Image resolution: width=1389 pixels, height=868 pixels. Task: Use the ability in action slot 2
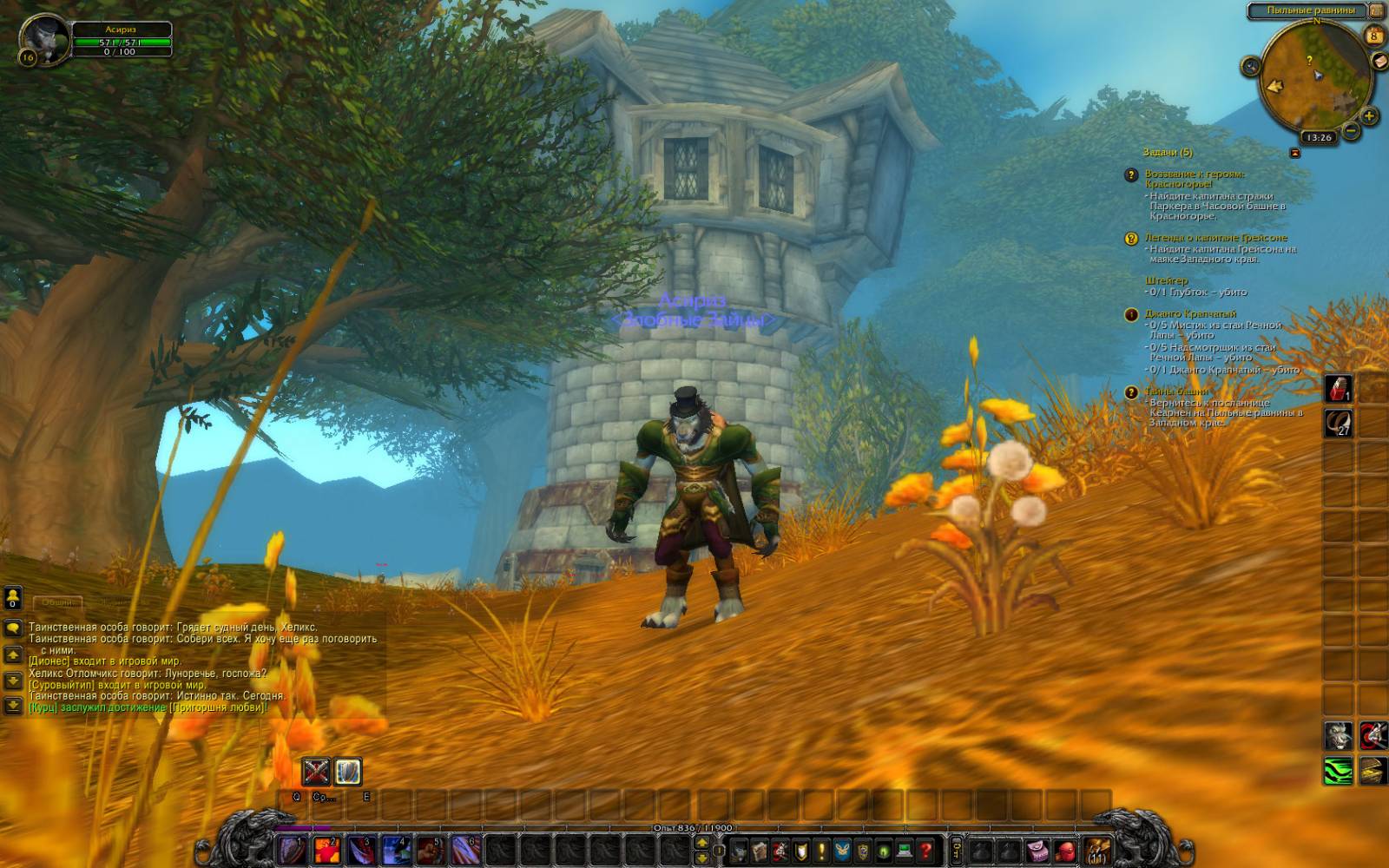click(327, 850)
